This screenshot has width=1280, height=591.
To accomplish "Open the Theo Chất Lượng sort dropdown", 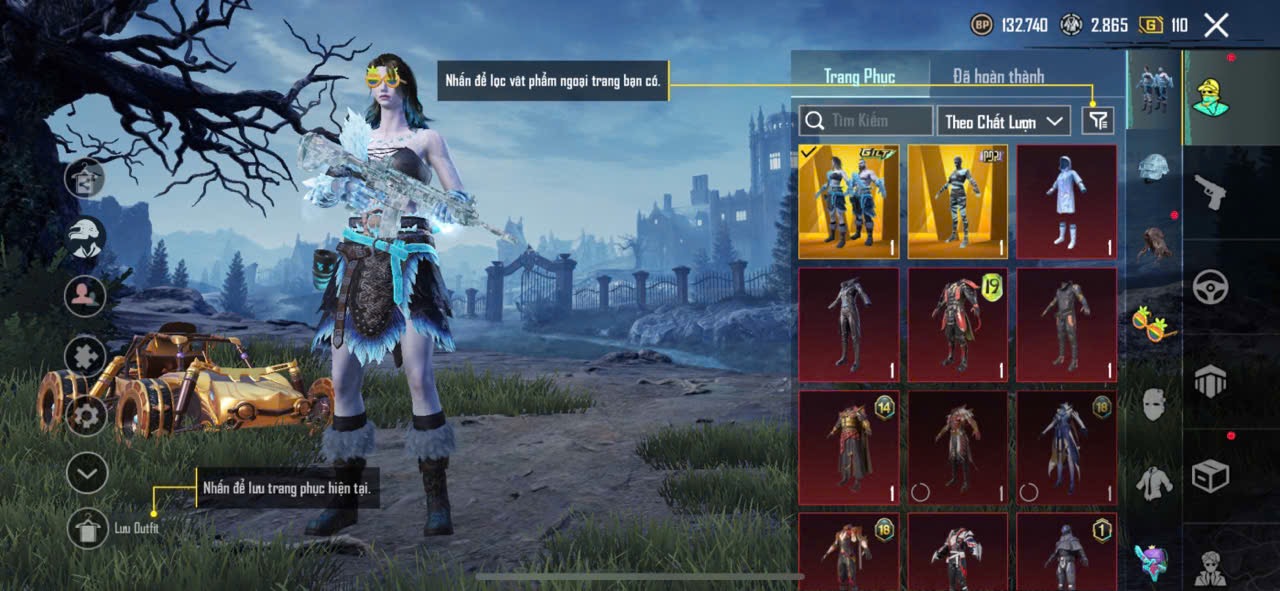I will tap(1004, 121).
